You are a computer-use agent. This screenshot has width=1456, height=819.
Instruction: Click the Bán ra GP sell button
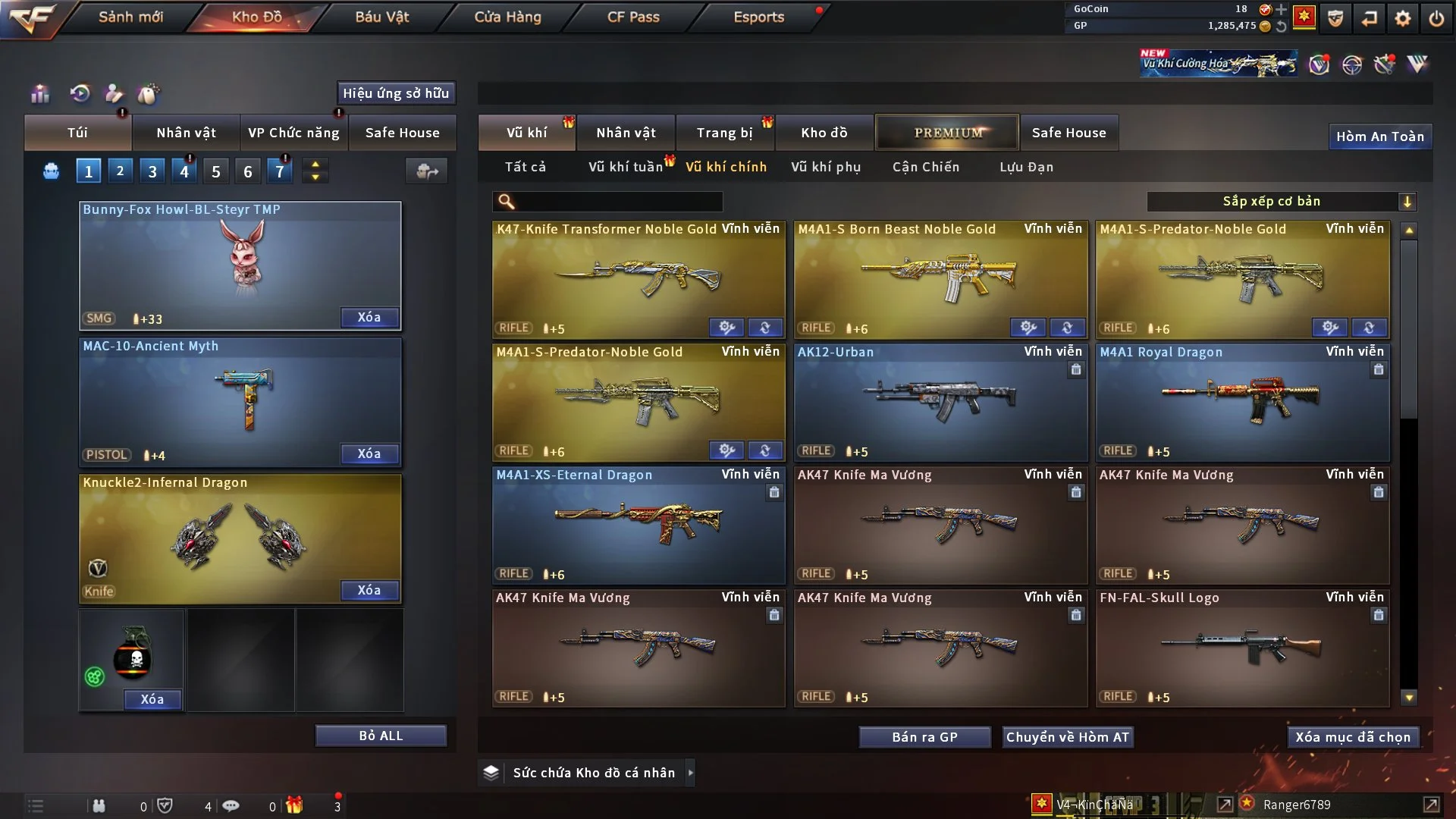pos(924,737)
